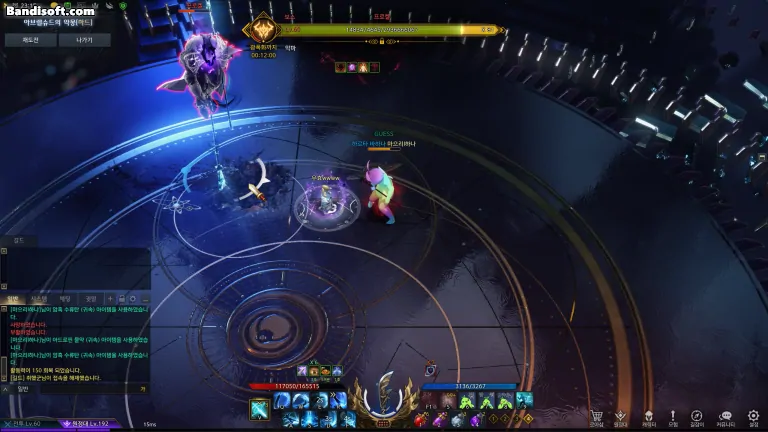Open chat settings gear icon
The width and height of the screenshot is (768, 432).
coord(133,298)
